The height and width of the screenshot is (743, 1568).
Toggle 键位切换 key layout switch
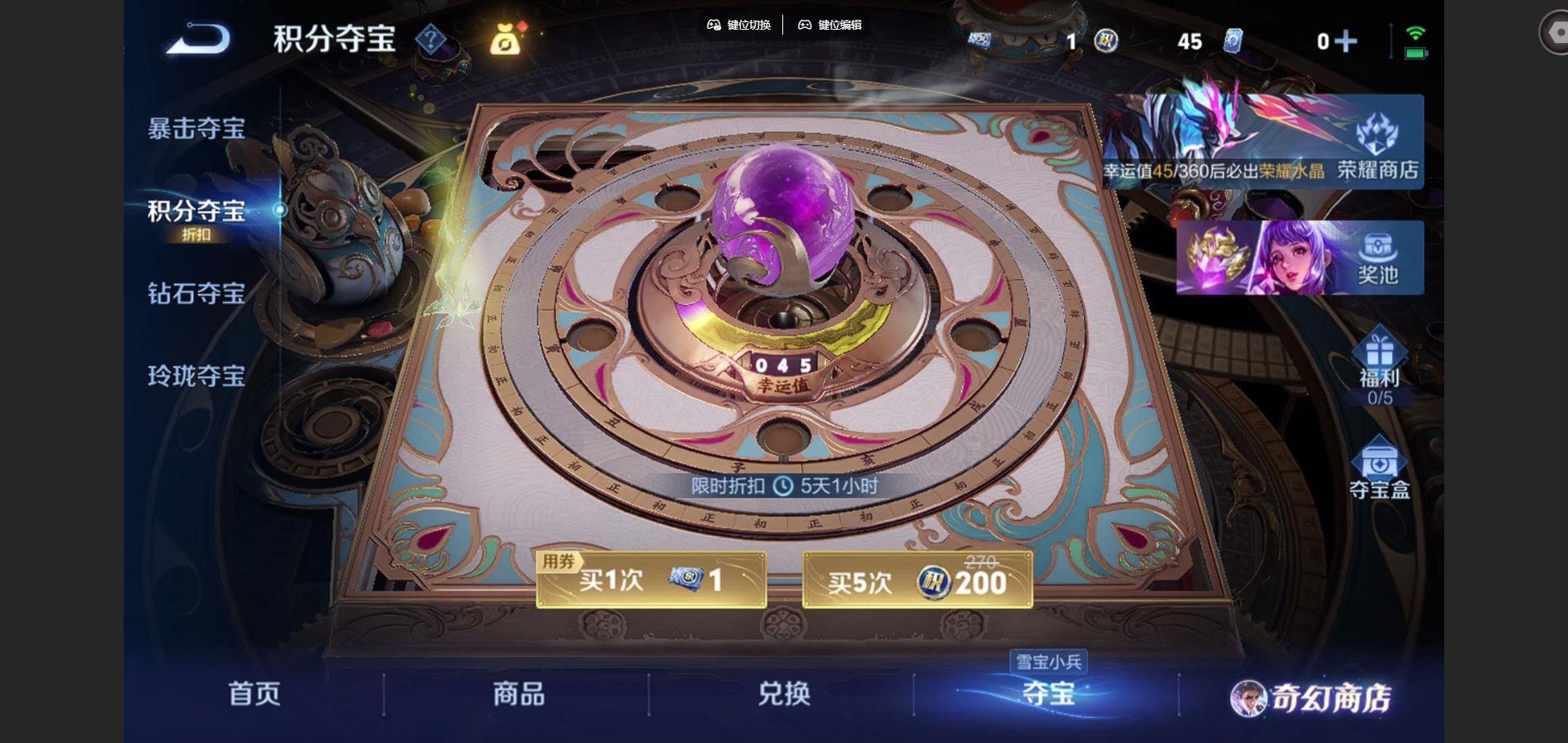pos(739,26)
